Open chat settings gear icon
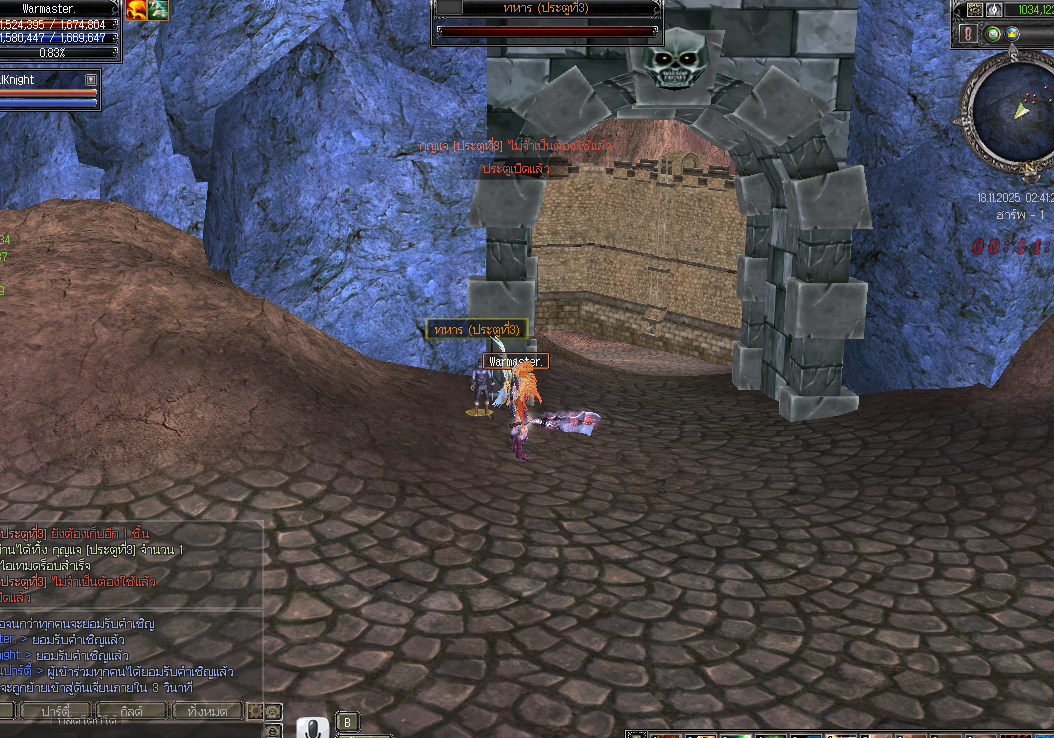 tap(255, 711)
